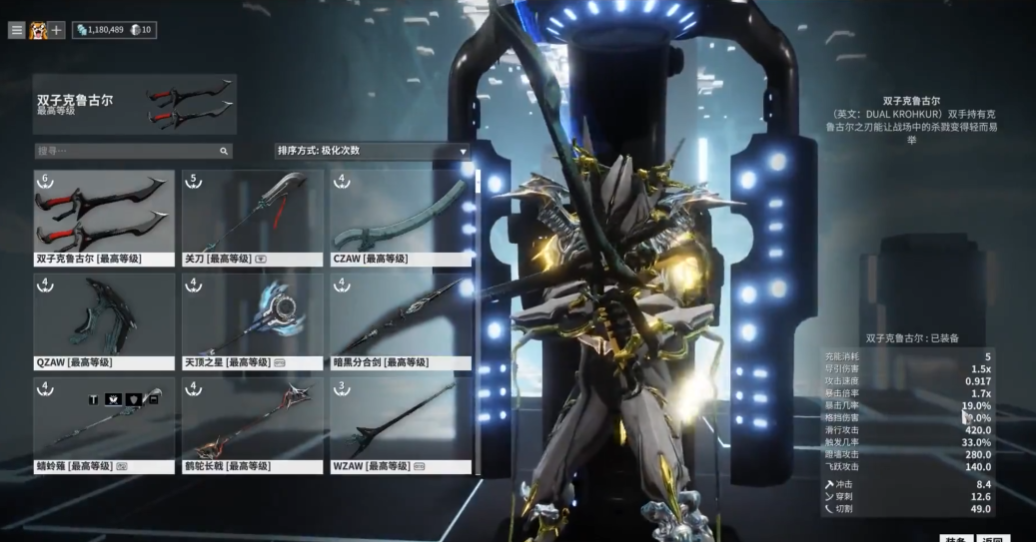Open the 排序方式 sort dropdown

point(372,151)
